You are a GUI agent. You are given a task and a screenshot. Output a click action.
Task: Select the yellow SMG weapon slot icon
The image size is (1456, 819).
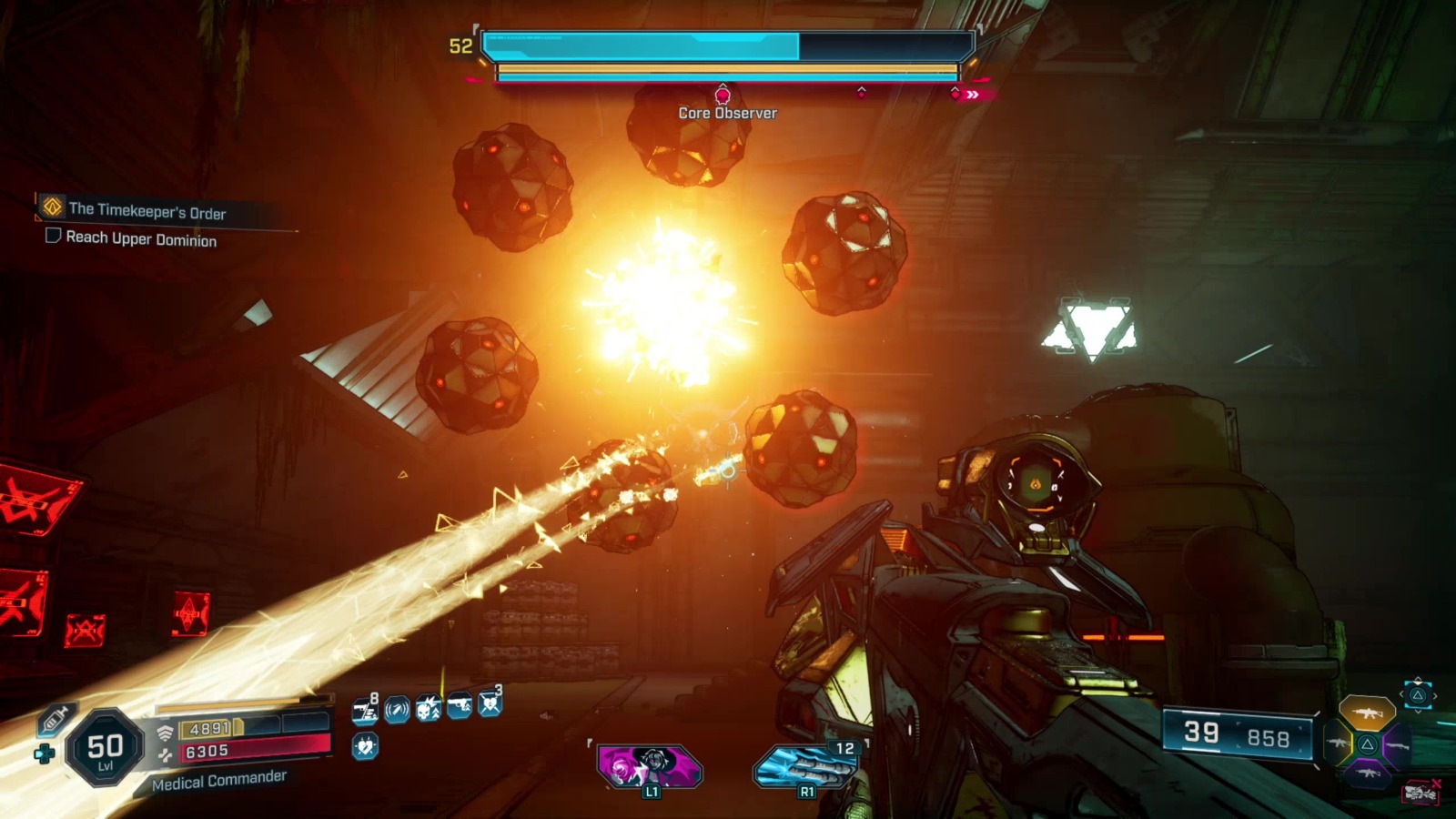click(x=1338, y=743)
